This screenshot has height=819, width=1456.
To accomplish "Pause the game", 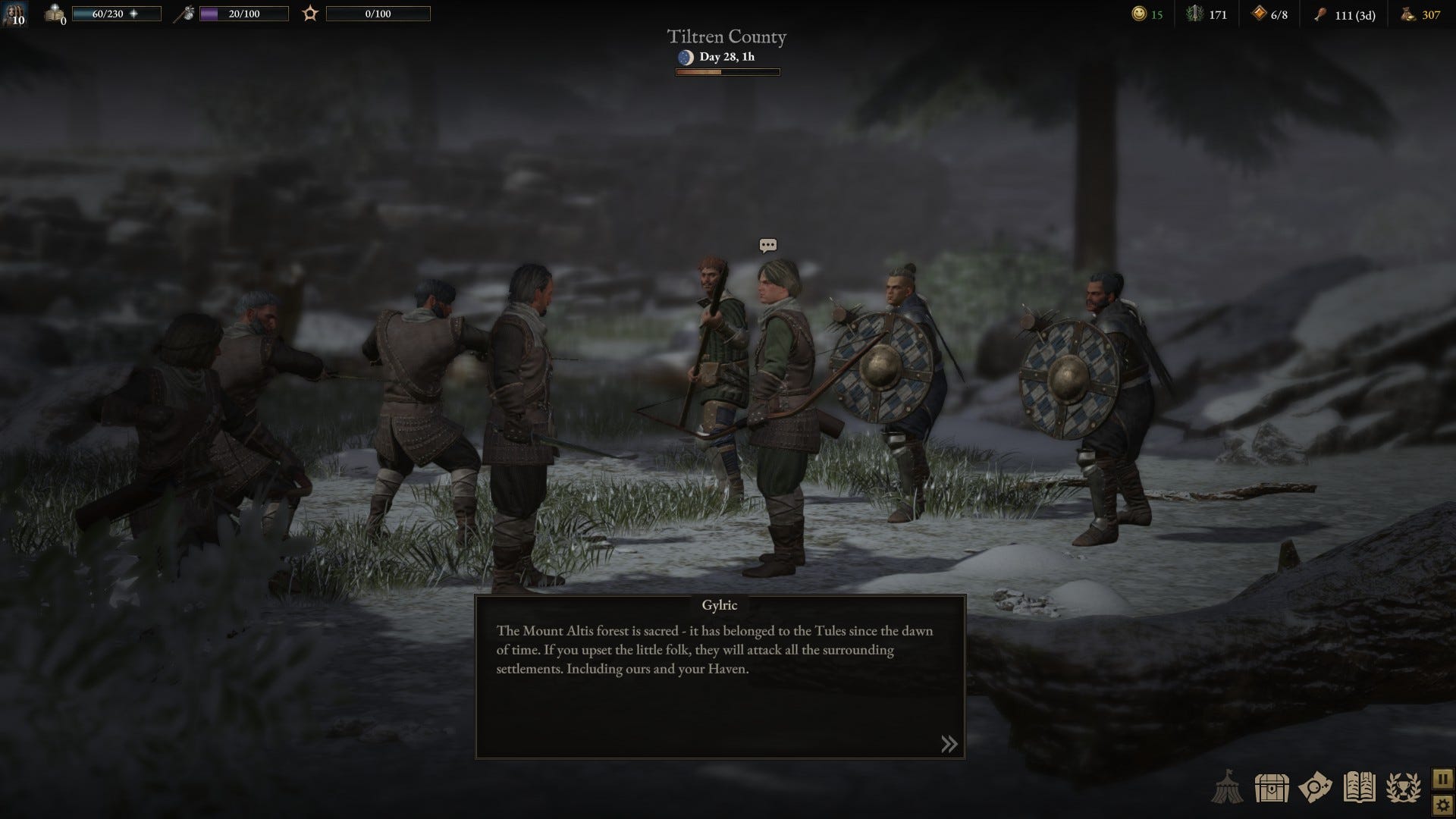I will pos(1442,779).
